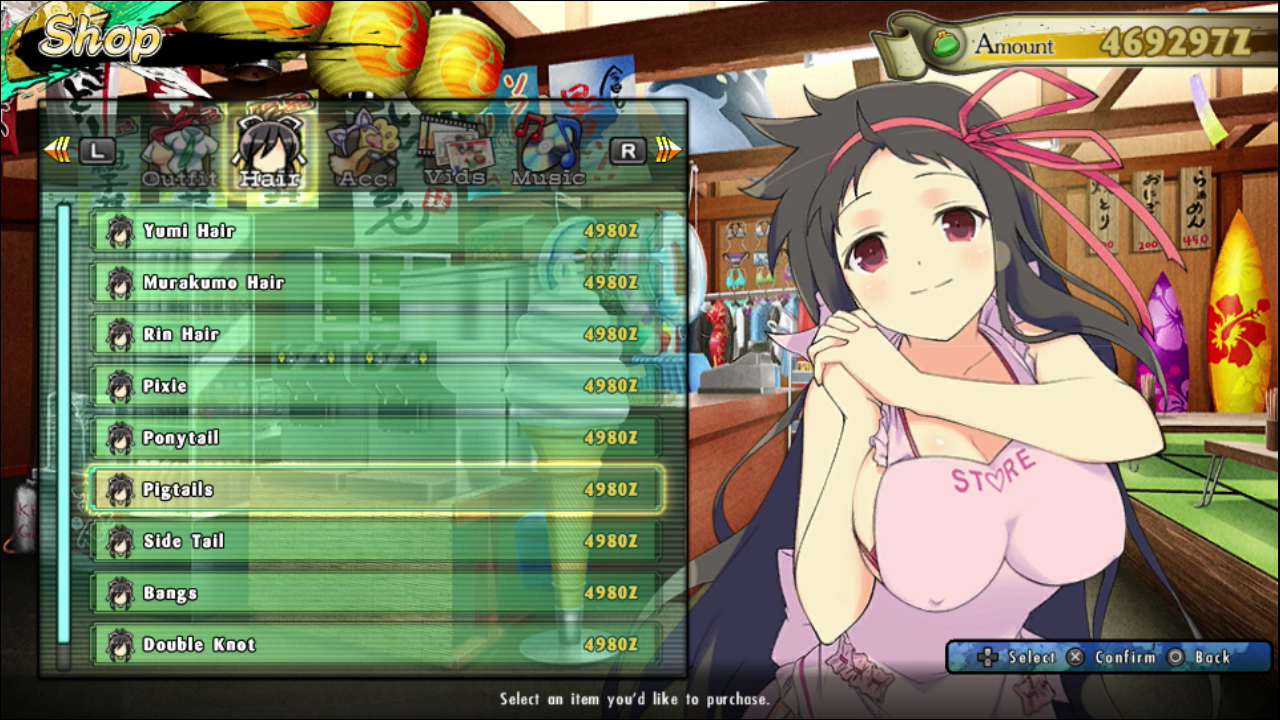1280x720 pixels.
Task: Choose the Side Tail hairstyle
Action: click(x=375, y=541)
